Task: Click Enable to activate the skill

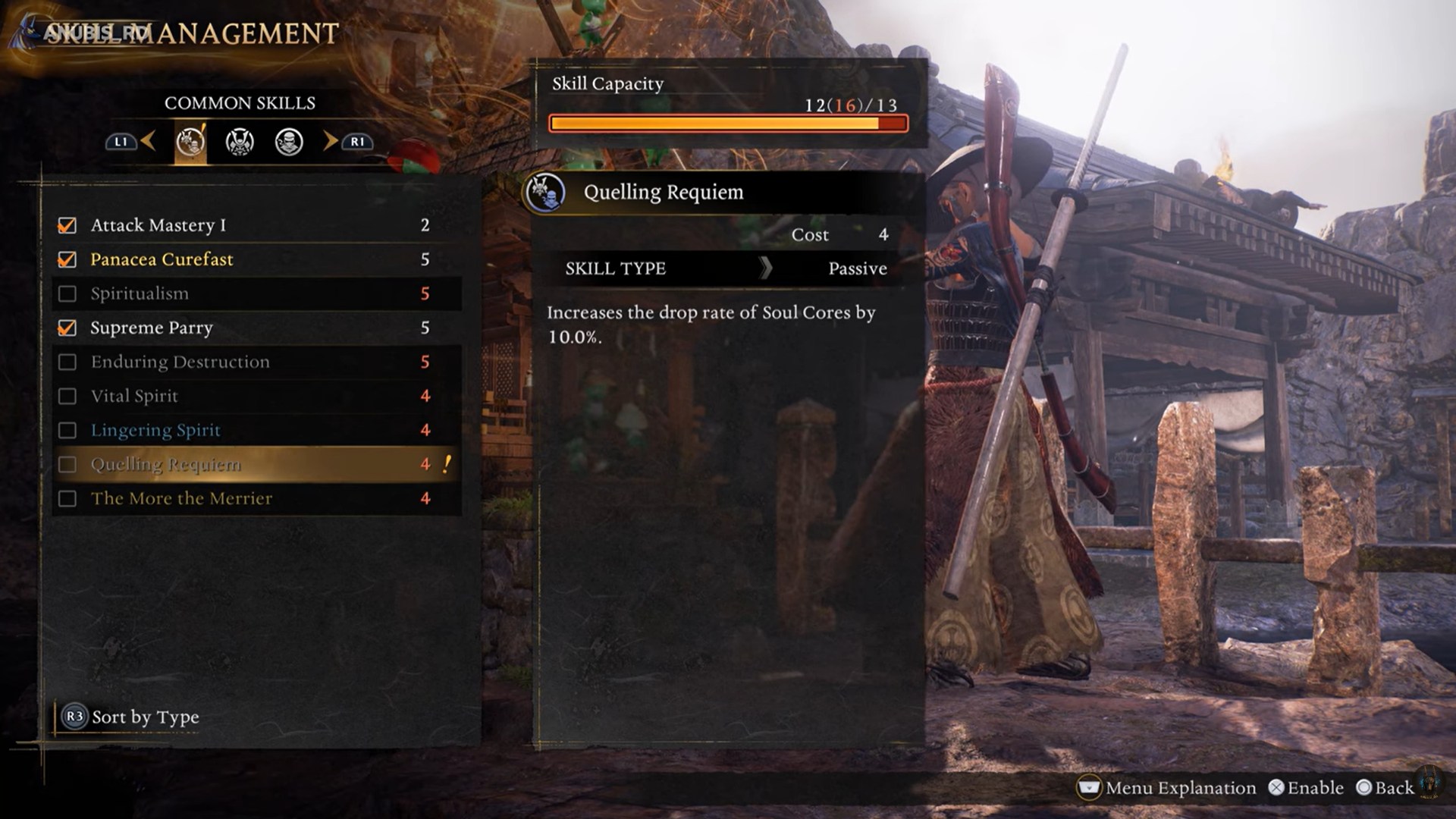Action: (x=1306, y=788)
